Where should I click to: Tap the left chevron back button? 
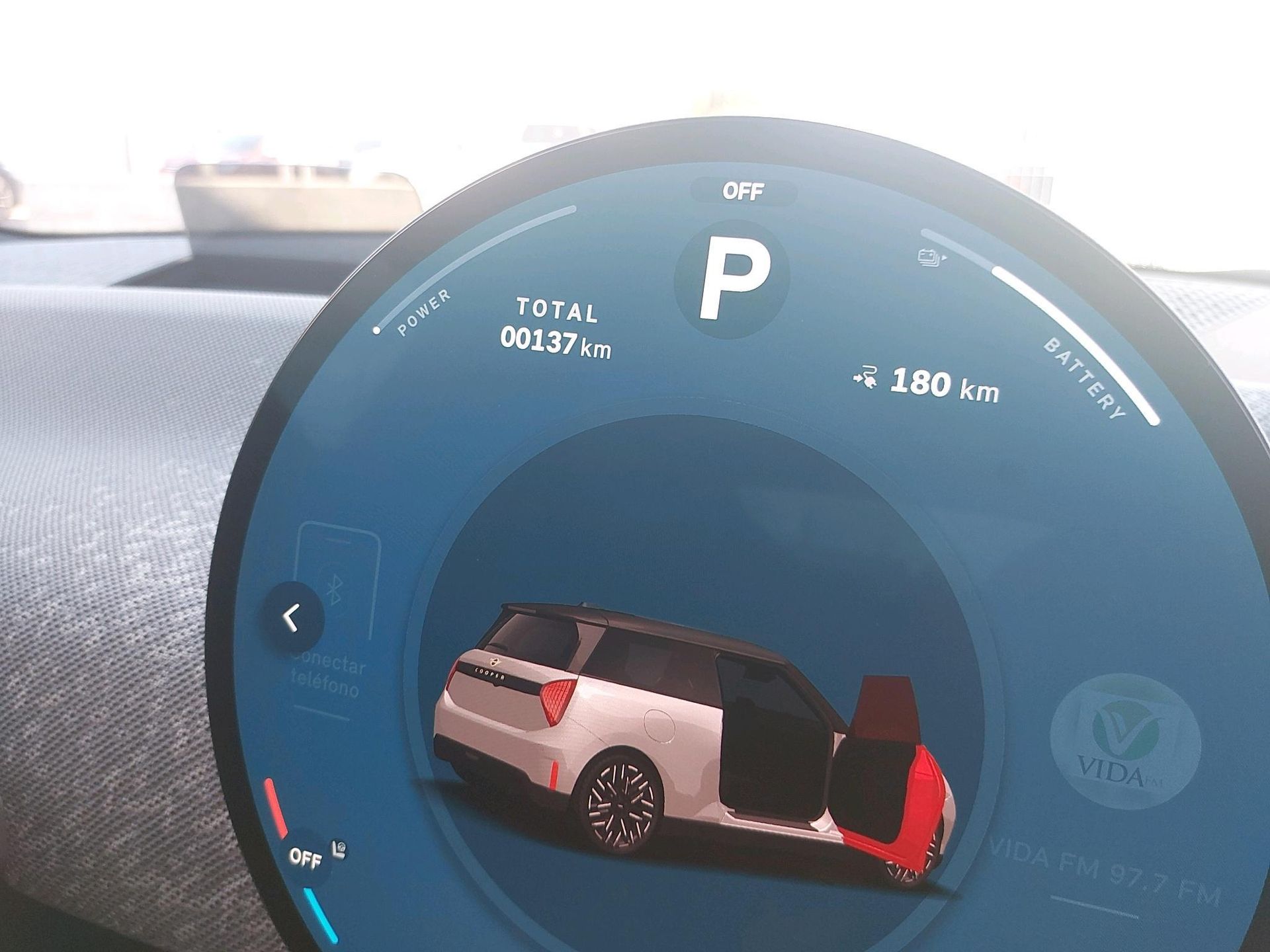(x=292, y=619)
